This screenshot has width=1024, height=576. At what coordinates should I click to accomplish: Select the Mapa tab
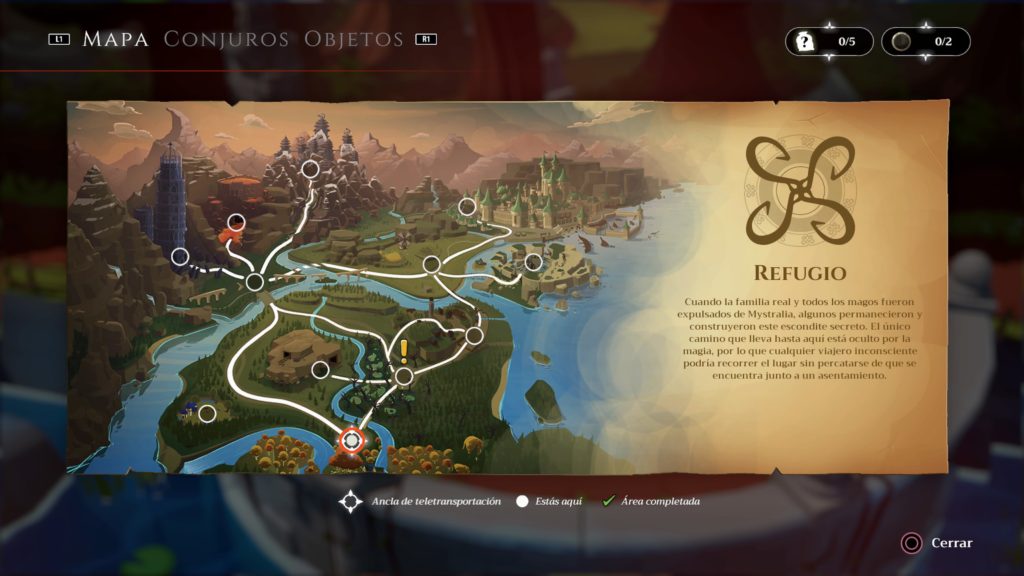pyautogui.click(x=115, y=40)
